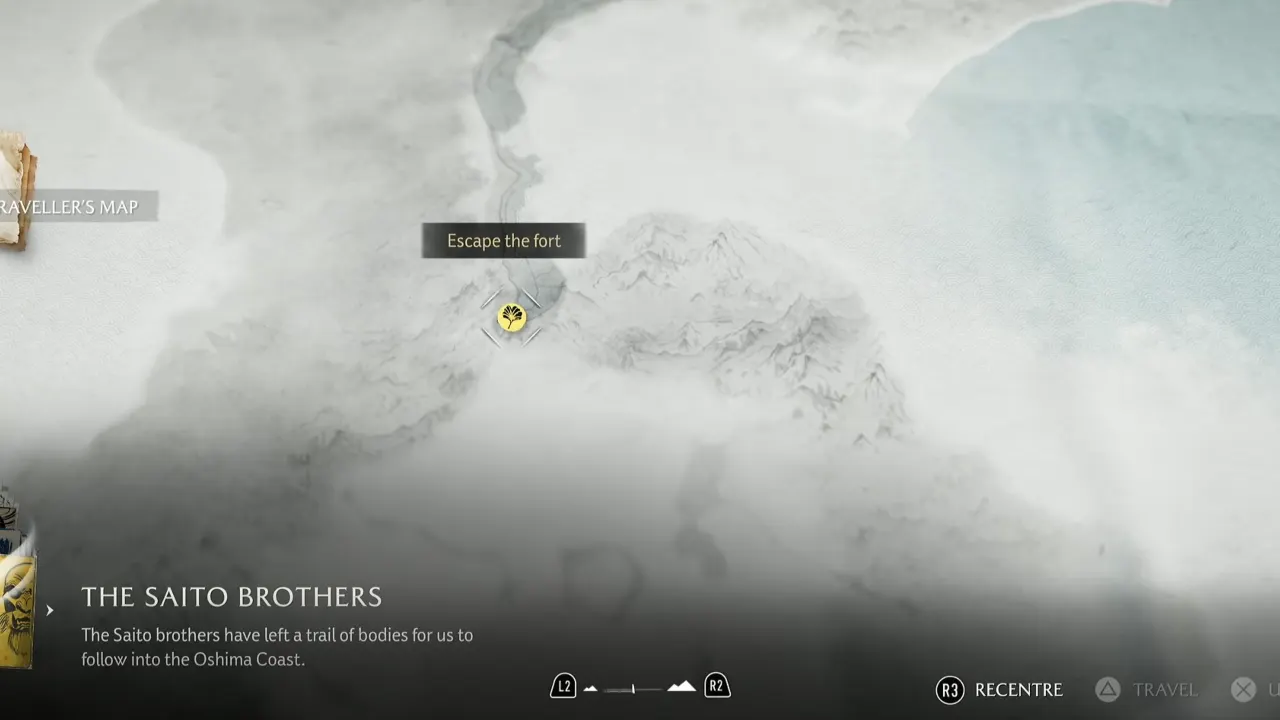
Task: Click the Traveller's Map scroll thumbnail
Action: [x=17, y=190]
